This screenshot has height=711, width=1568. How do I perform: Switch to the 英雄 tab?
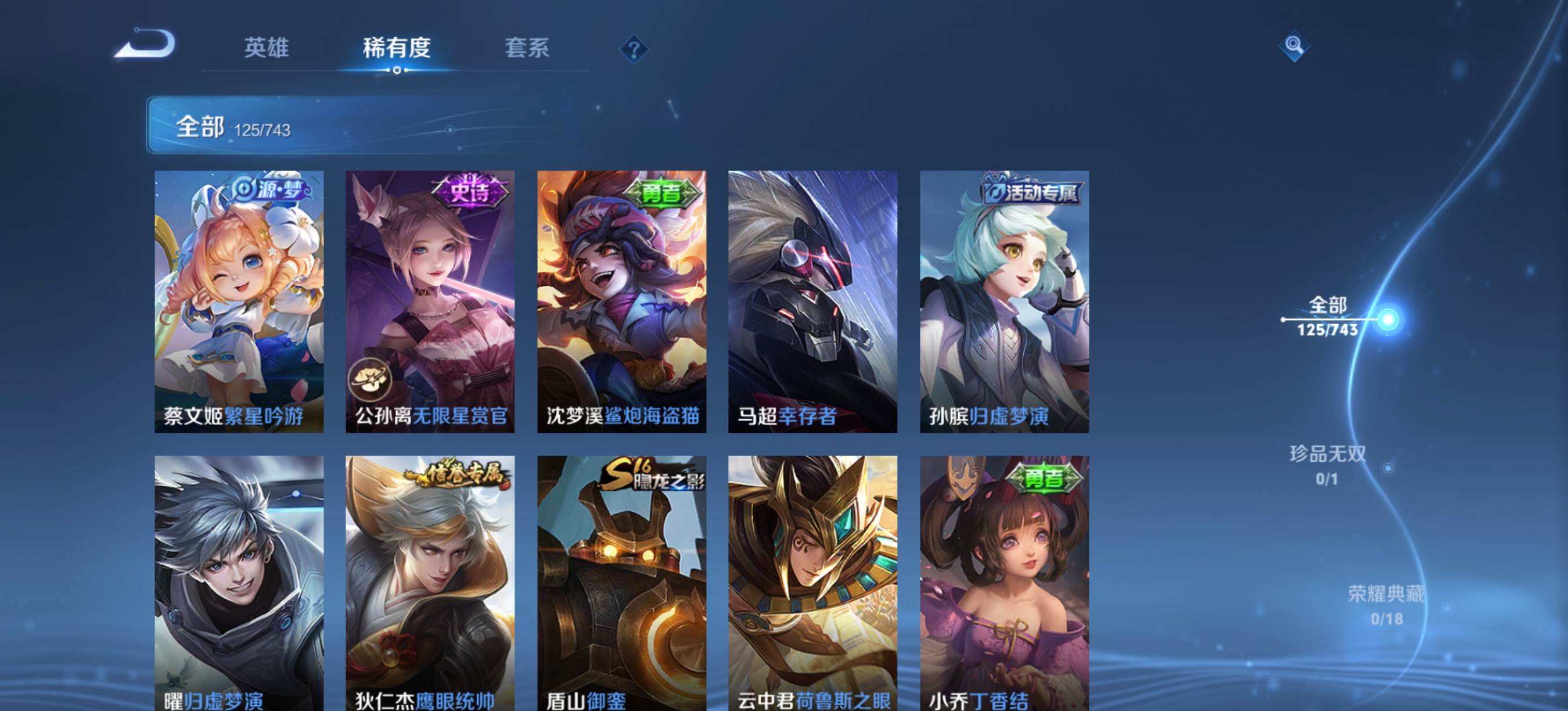[266, 48]
